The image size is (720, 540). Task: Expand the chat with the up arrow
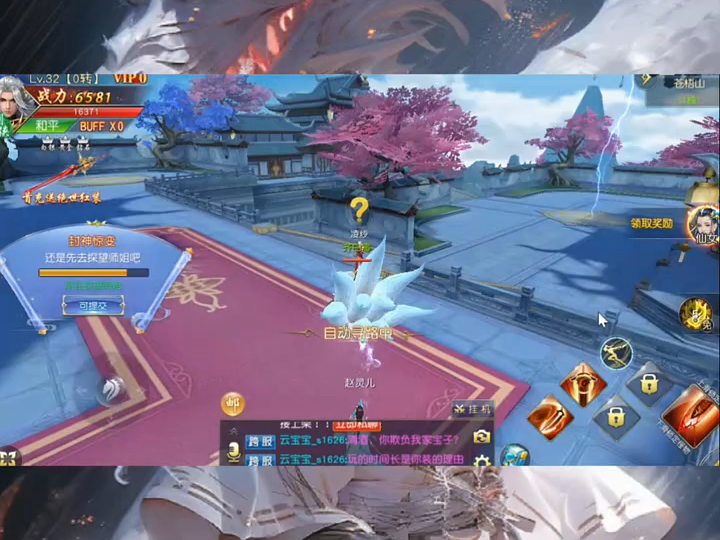tap(233, 428)
